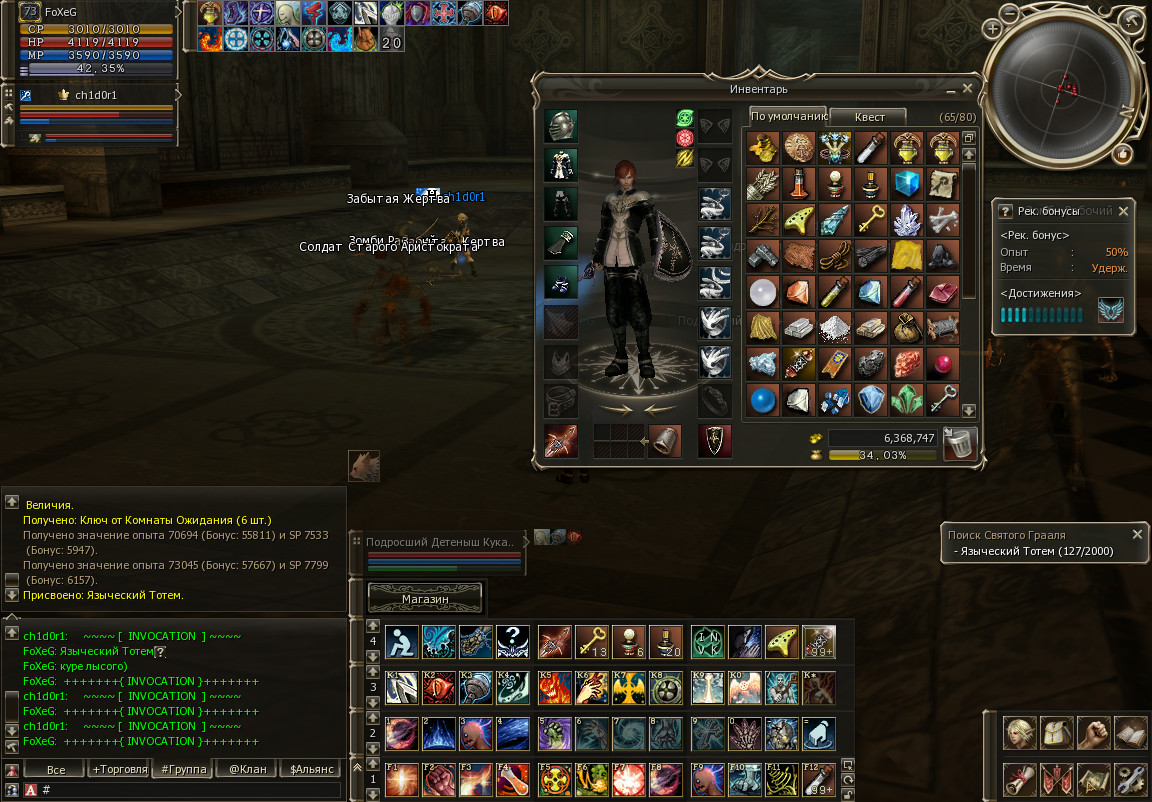1152x802 pixels.
Task: Click the equipped helmet slot
Action: [561, 126]
